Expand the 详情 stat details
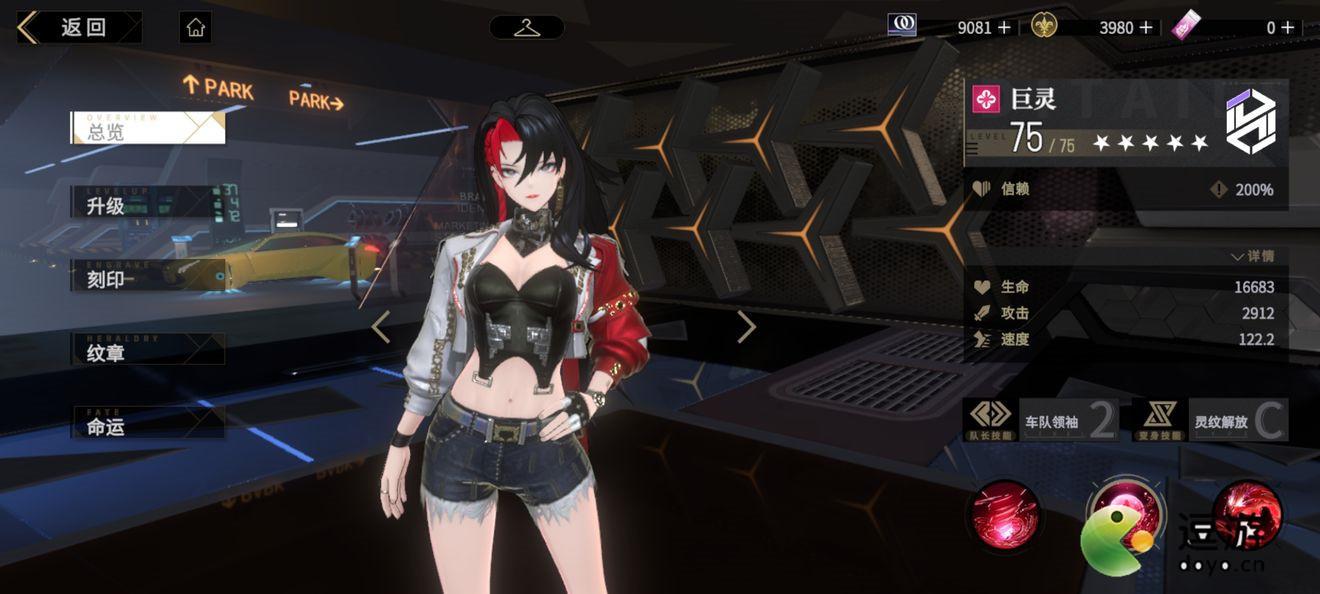The width and height of the screenshot is (1320, 594). (x=1253, y=257)
